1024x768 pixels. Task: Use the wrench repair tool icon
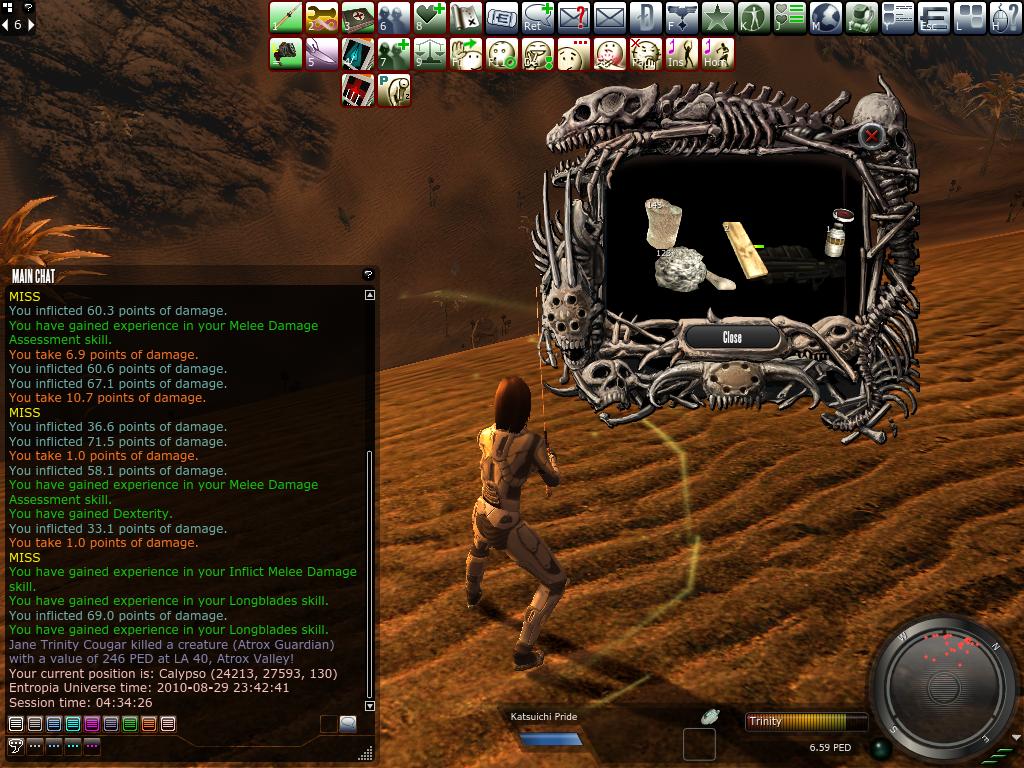pyautogui.click(x=322, y=17)
